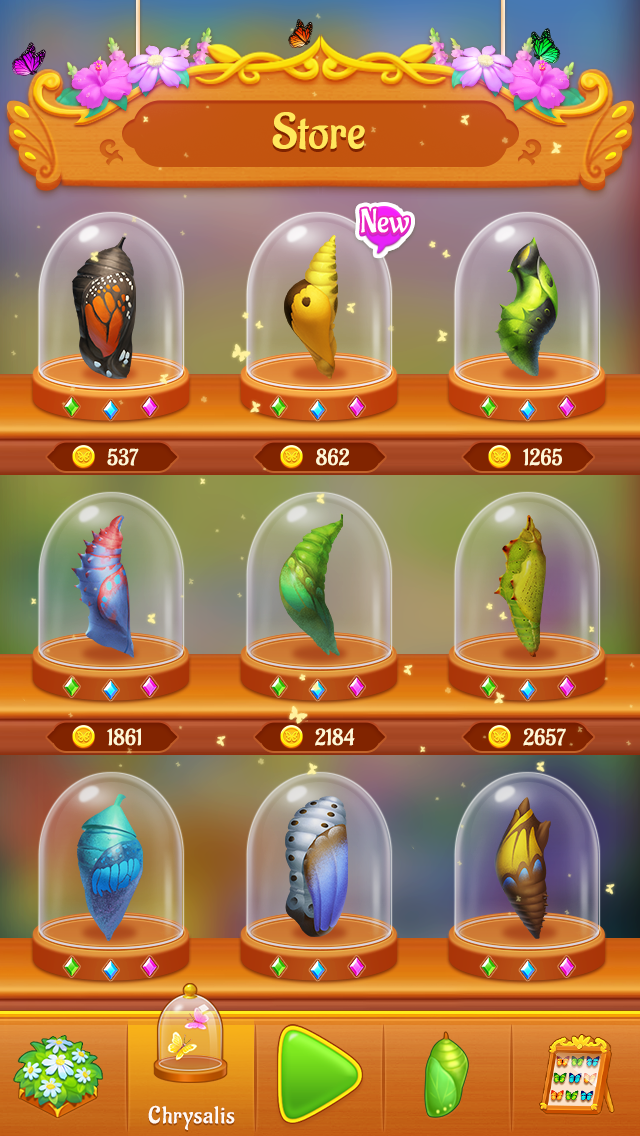The image size is (640, 1136).
Task: Purchase chrysalis costing 1861 coins
Action: 111,737
